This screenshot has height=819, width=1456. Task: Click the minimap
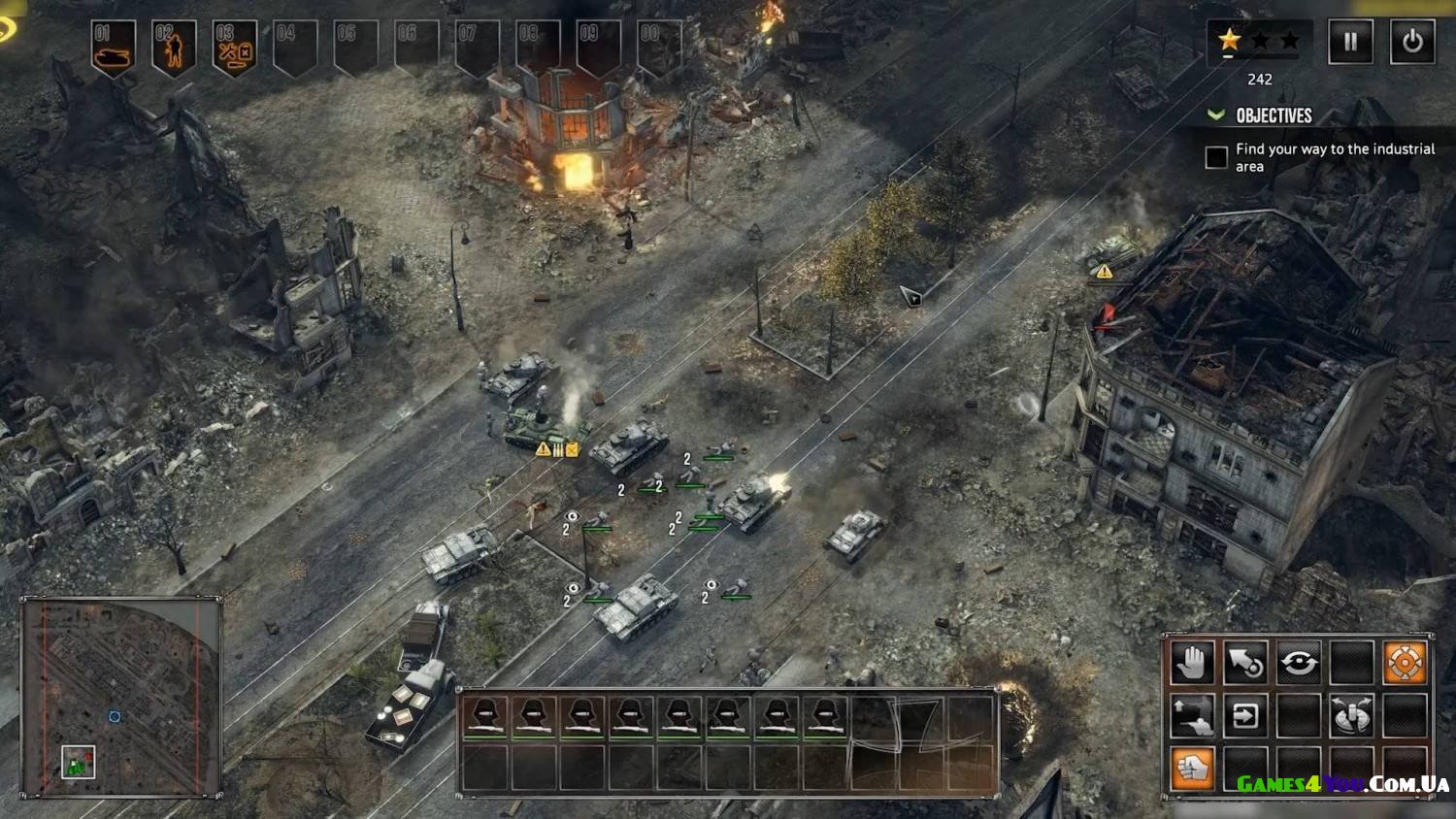pos(120,698)
